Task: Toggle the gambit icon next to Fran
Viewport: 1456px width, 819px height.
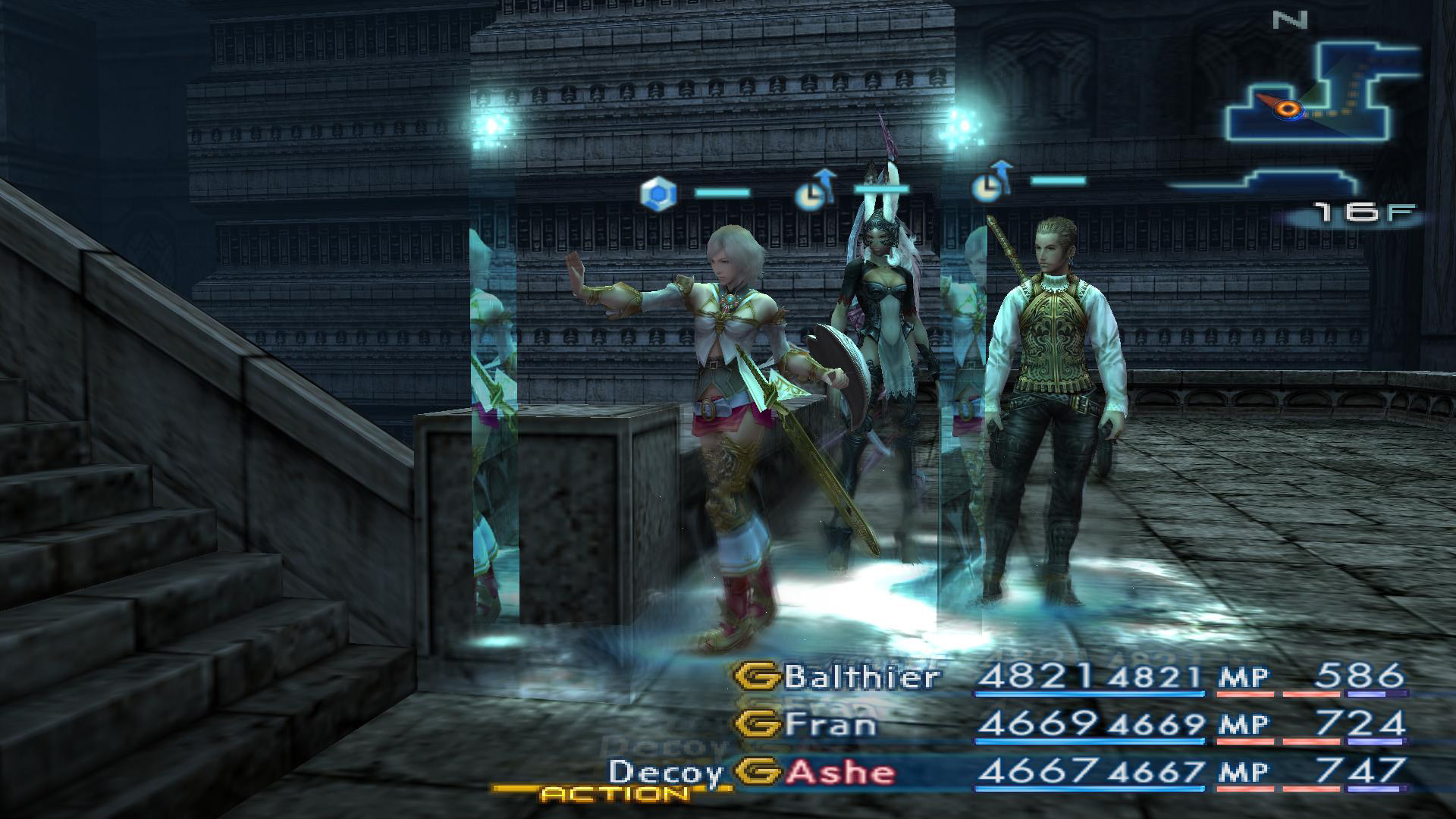Action: pos(758,724)
